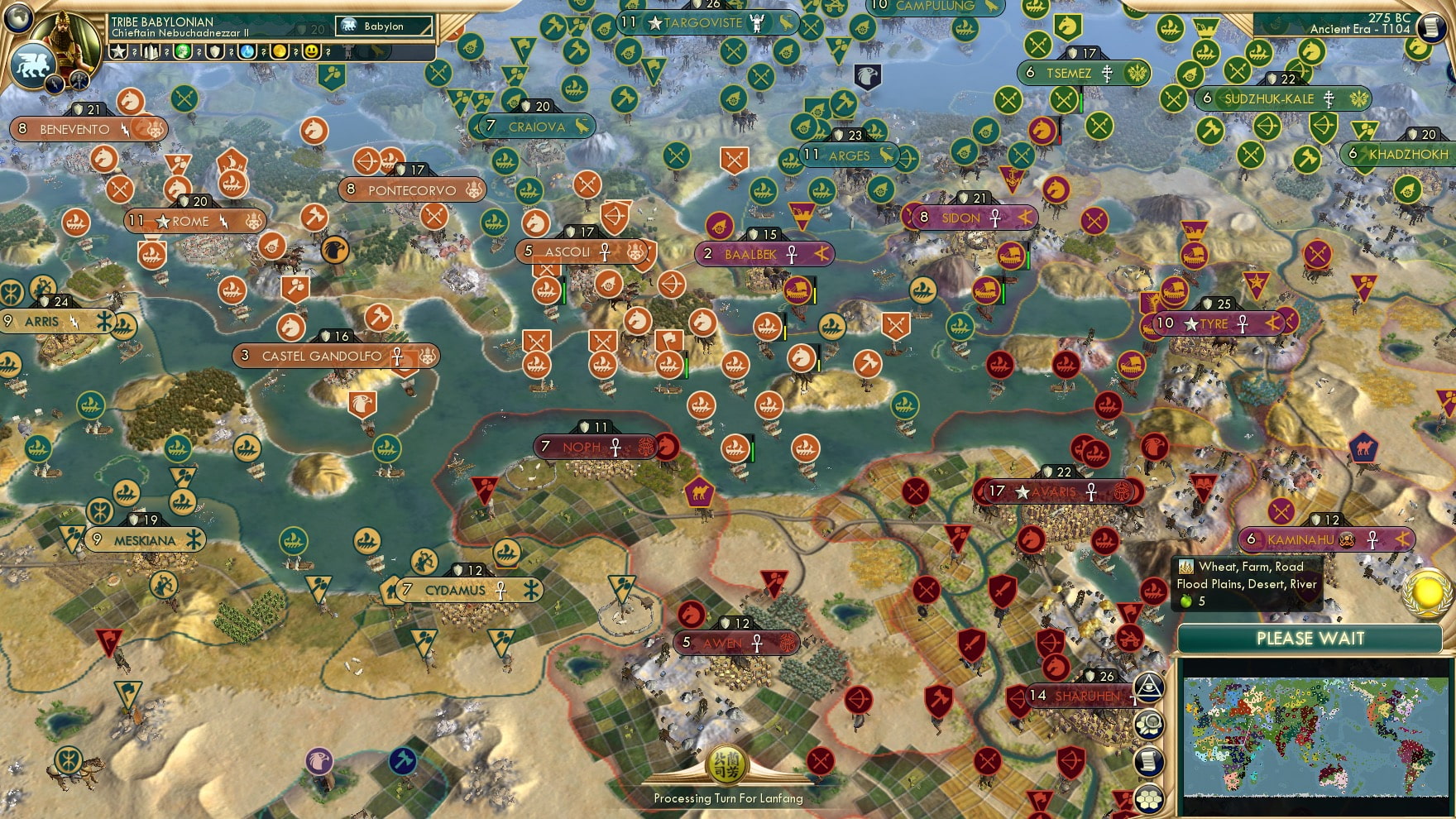Click the social policies scroll icon beside the minimap
1456x819 pixels.
(x=1150, y=759)
